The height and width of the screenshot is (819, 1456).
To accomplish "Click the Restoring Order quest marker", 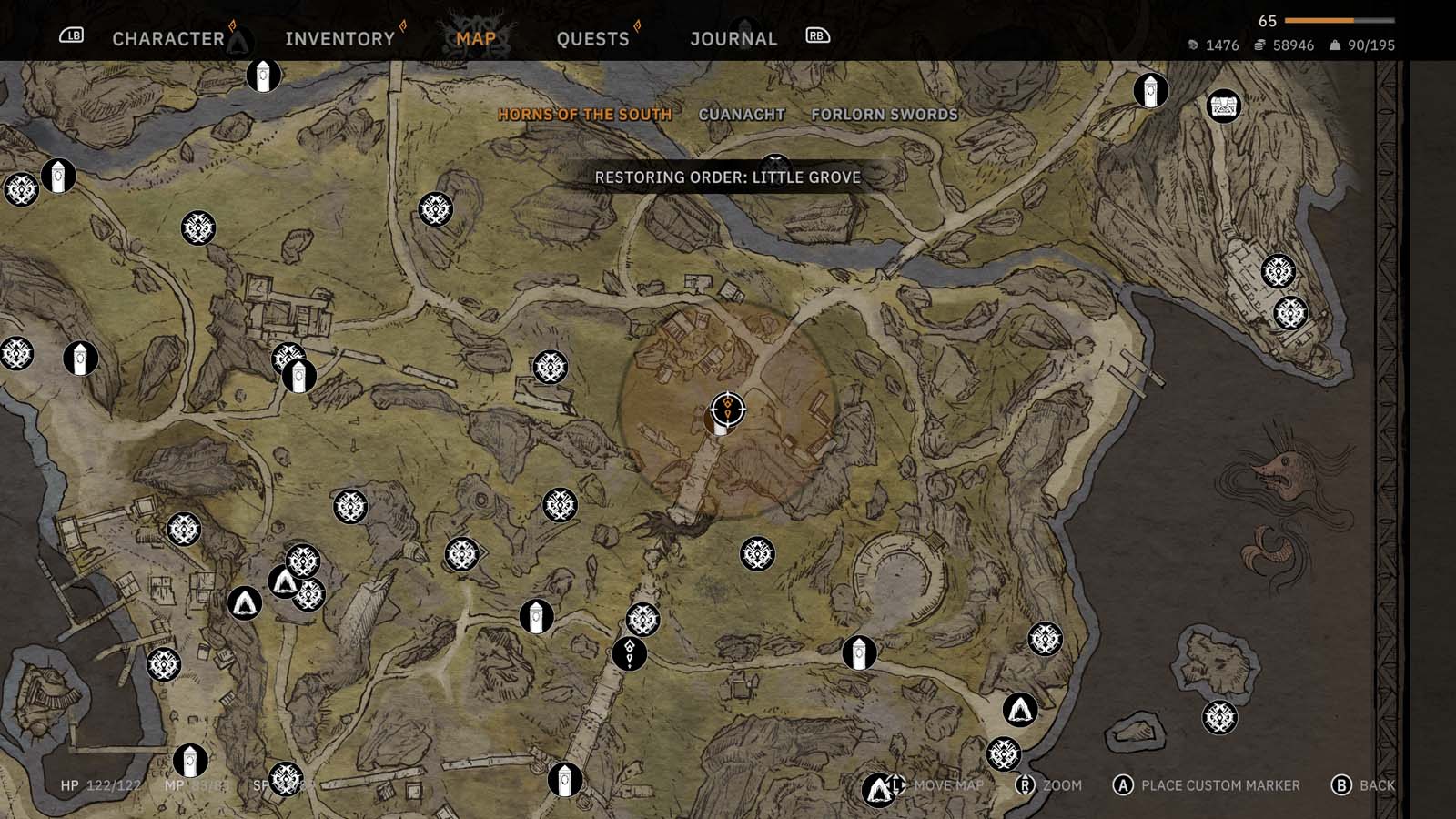I will click(x=728, y=409).
